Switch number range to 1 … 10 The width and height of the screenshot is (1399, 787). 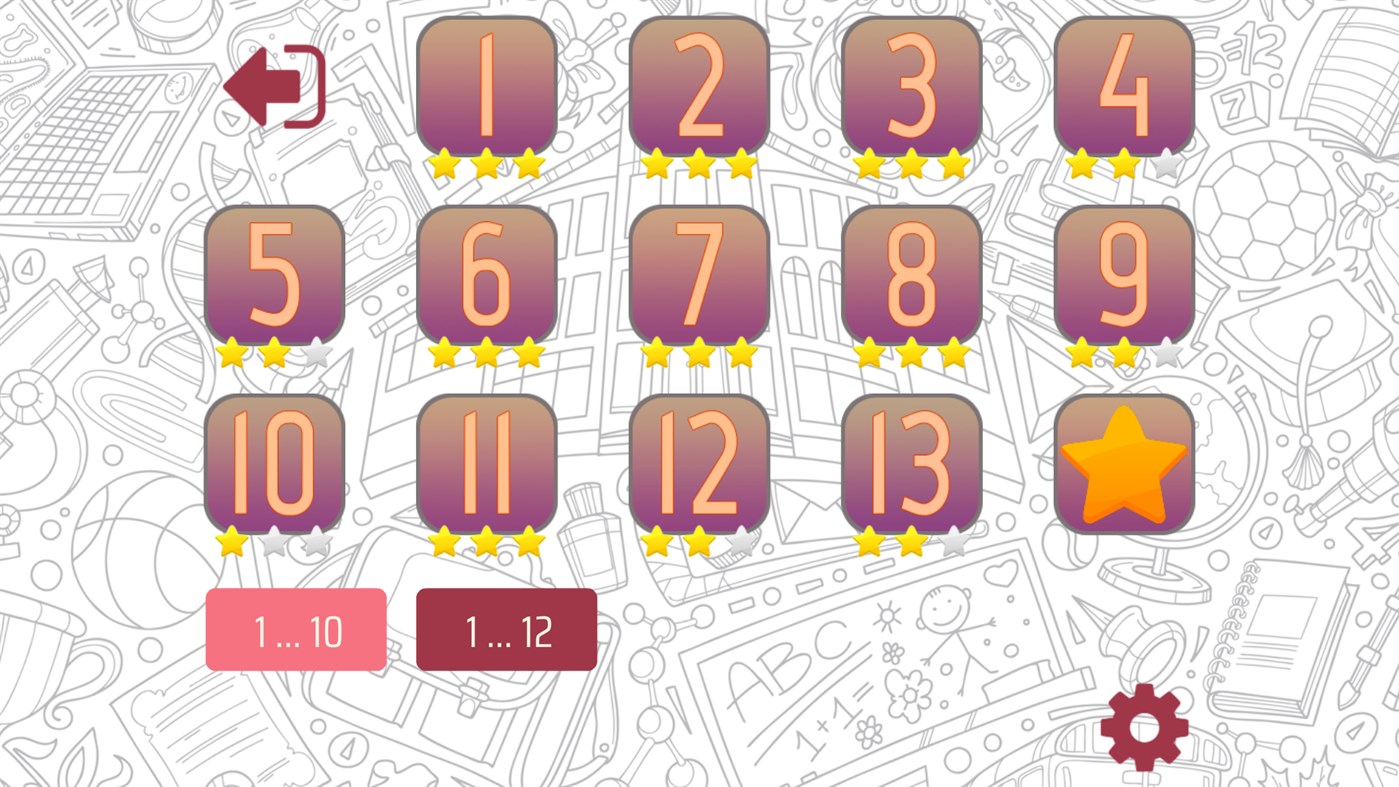296,628
